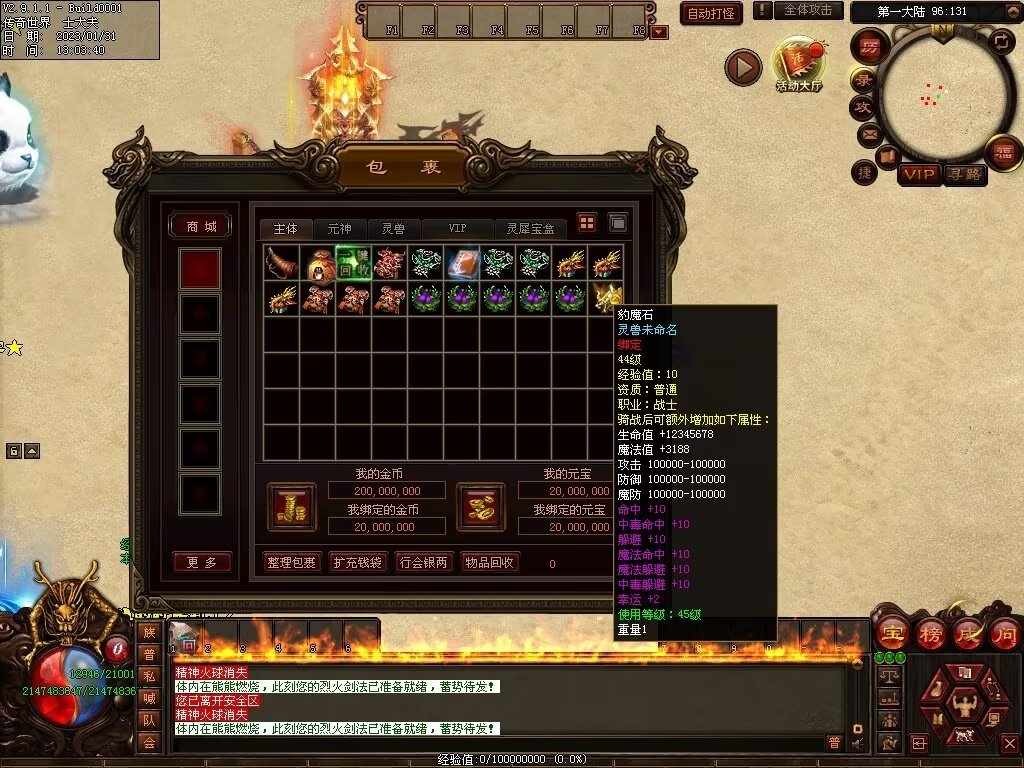
Task: Open the 商城 shop
Action: [x=200, y=227]
